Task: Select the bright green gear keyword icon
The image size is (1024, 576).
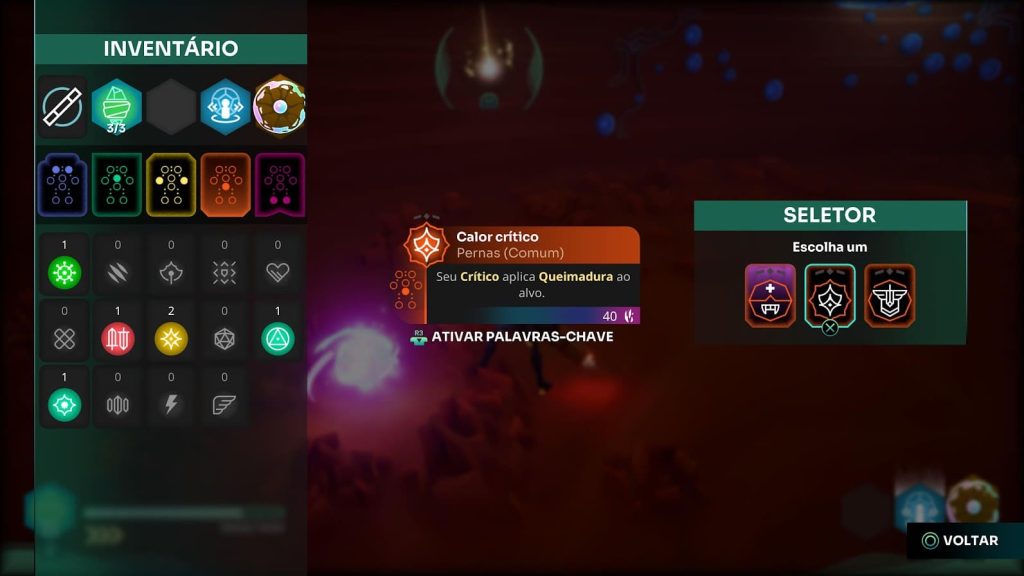Action: click(64, 273)
